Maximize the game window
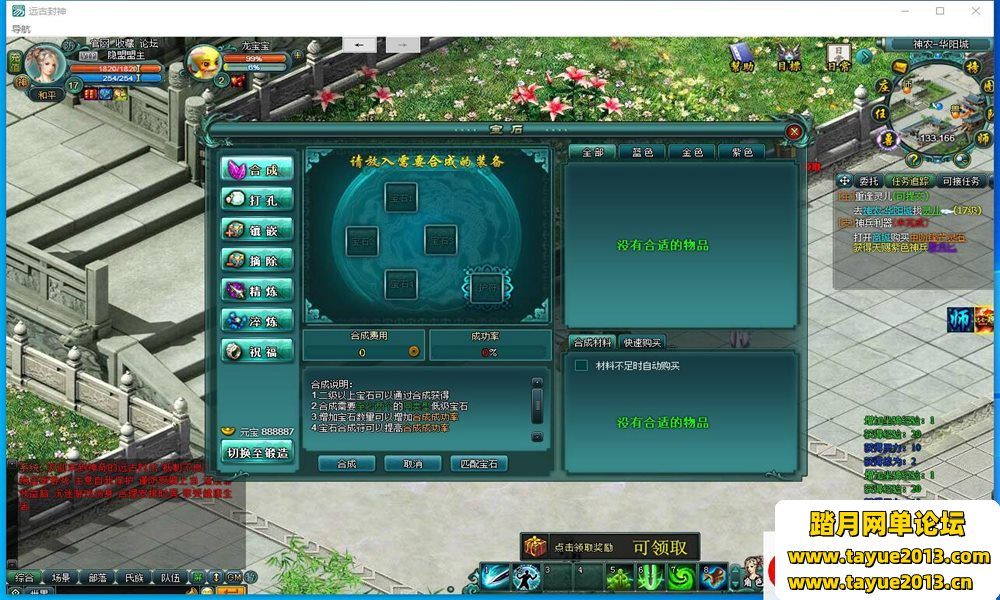Screen dimensions: 1000x600 (x=940, y=11)
